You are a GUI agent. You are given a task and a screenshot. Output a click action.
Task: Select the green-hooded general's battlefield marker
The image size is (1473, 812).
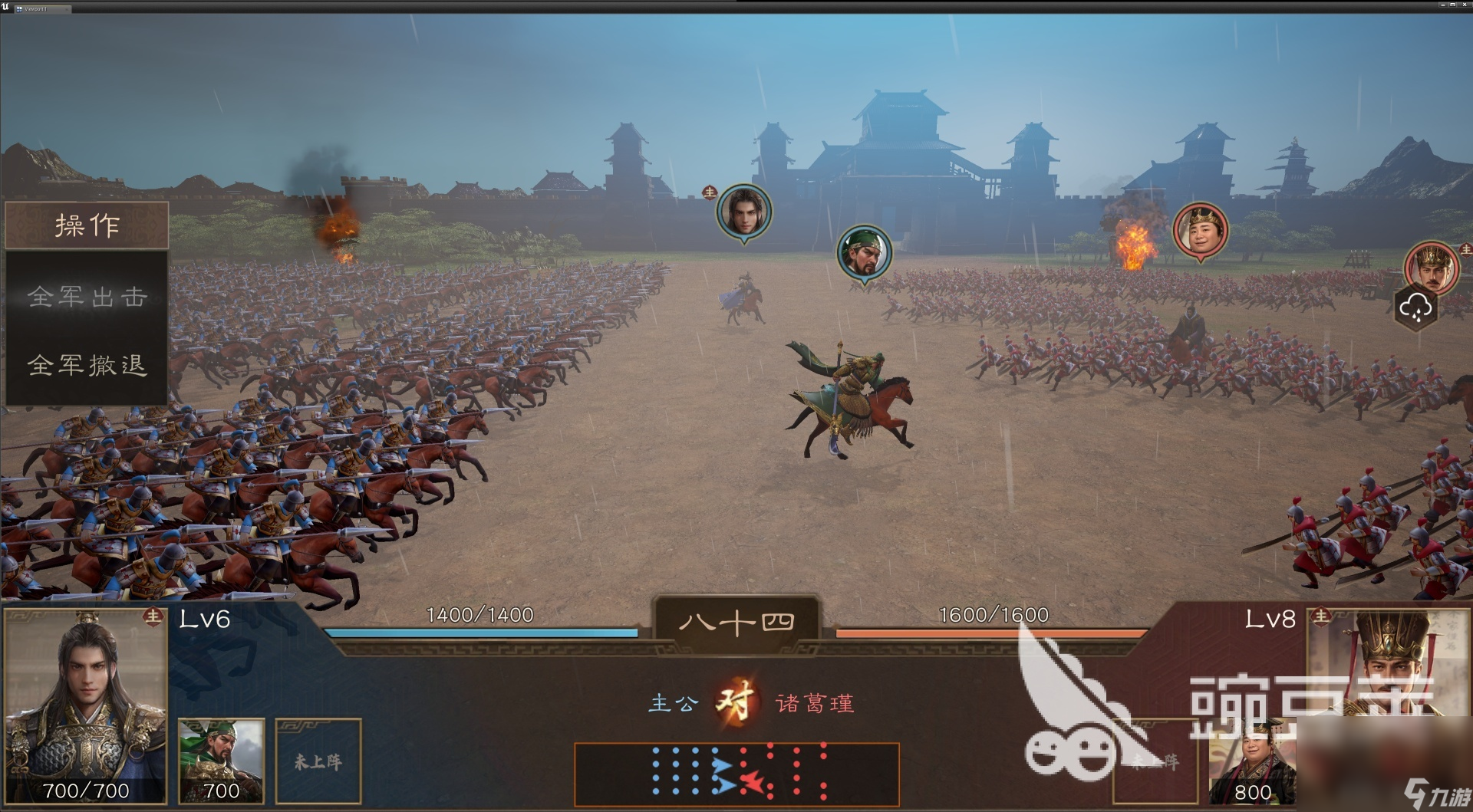tap(864, 252)
